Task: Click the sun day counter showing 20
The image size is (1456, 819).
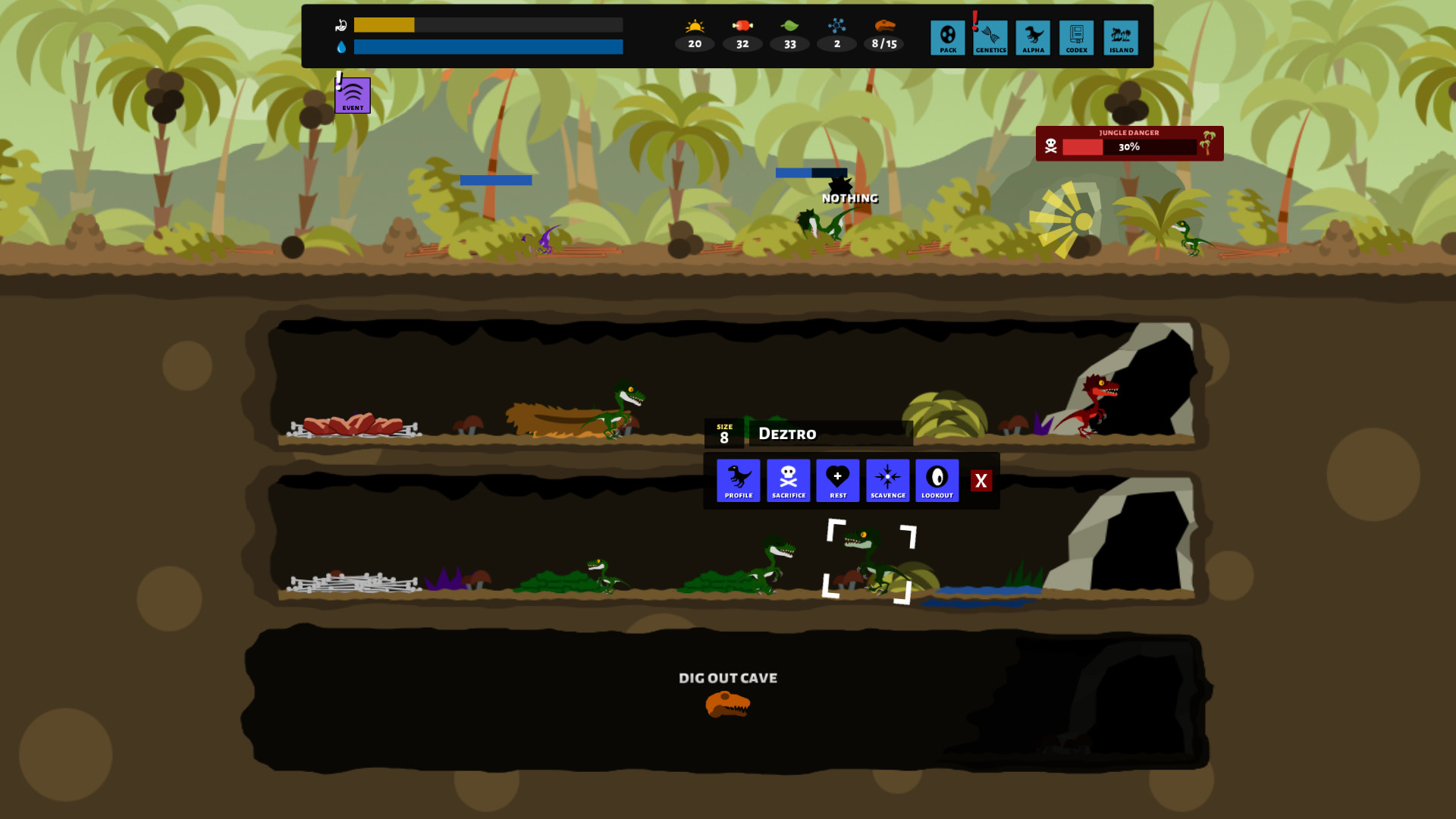Action: (693, 35)
